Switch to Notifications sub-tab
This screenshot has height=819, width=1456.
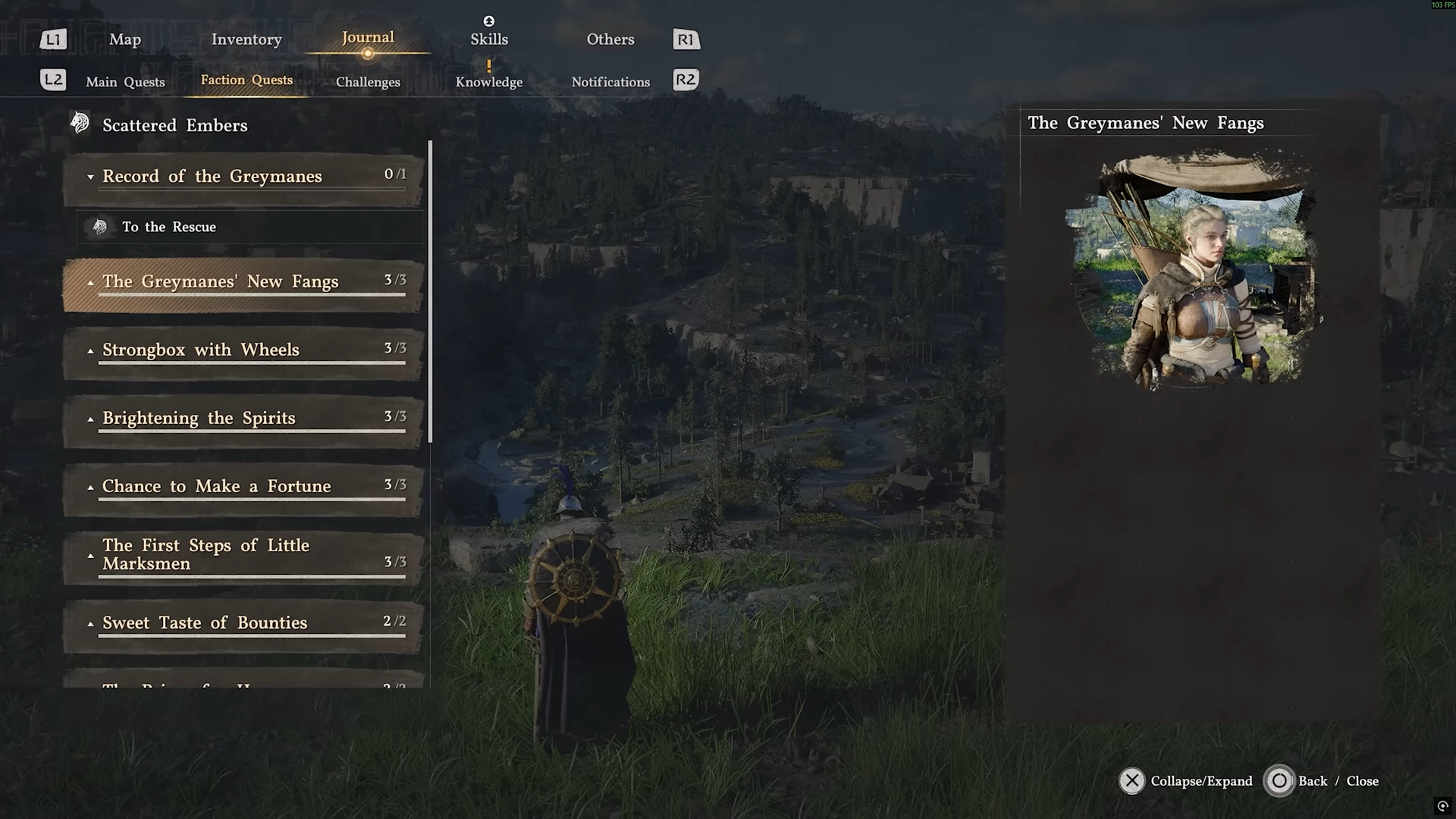(x=610, y=82)
